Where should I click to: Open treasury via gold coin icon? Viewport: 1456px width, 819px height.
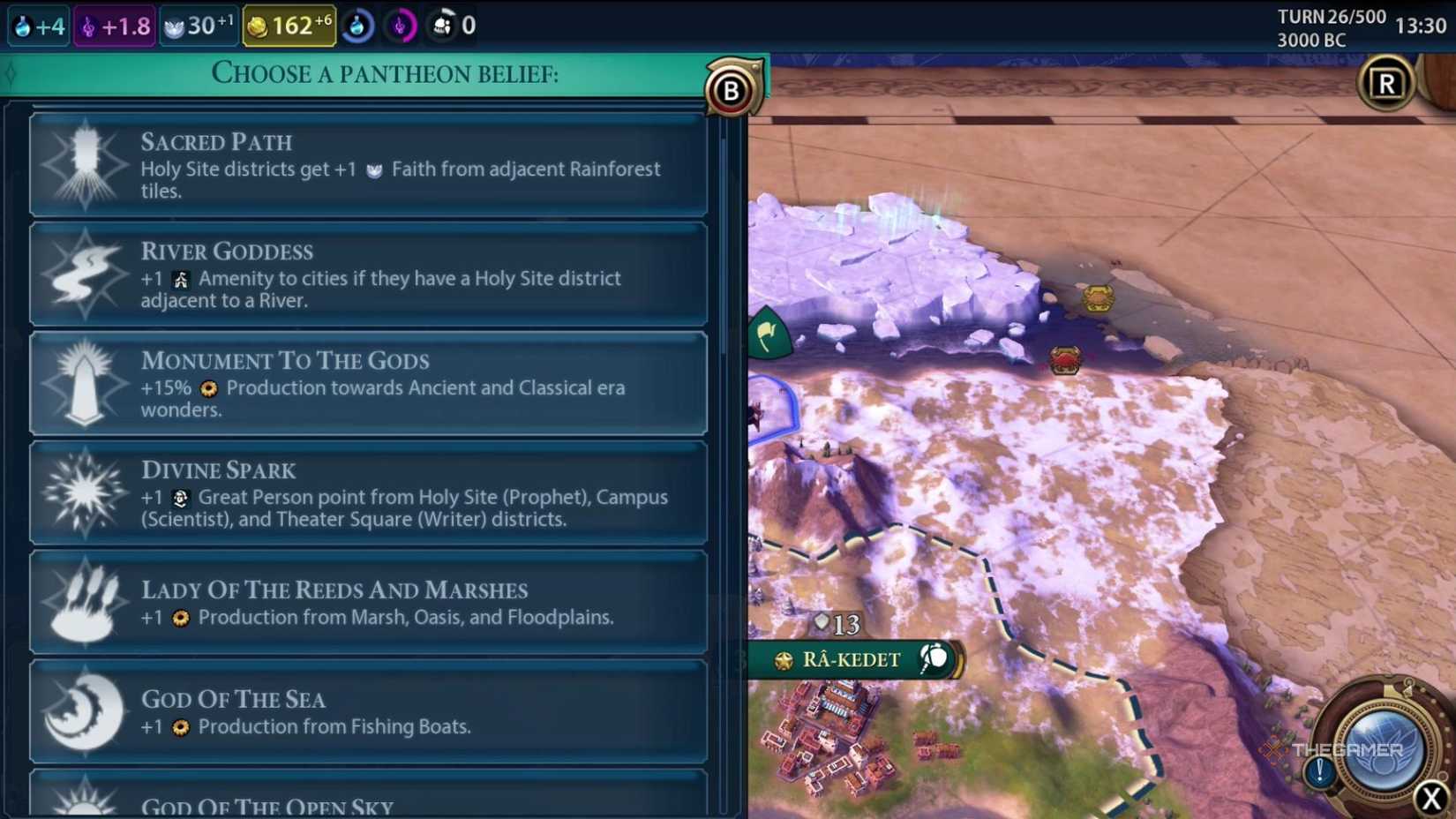click(256, 25)
